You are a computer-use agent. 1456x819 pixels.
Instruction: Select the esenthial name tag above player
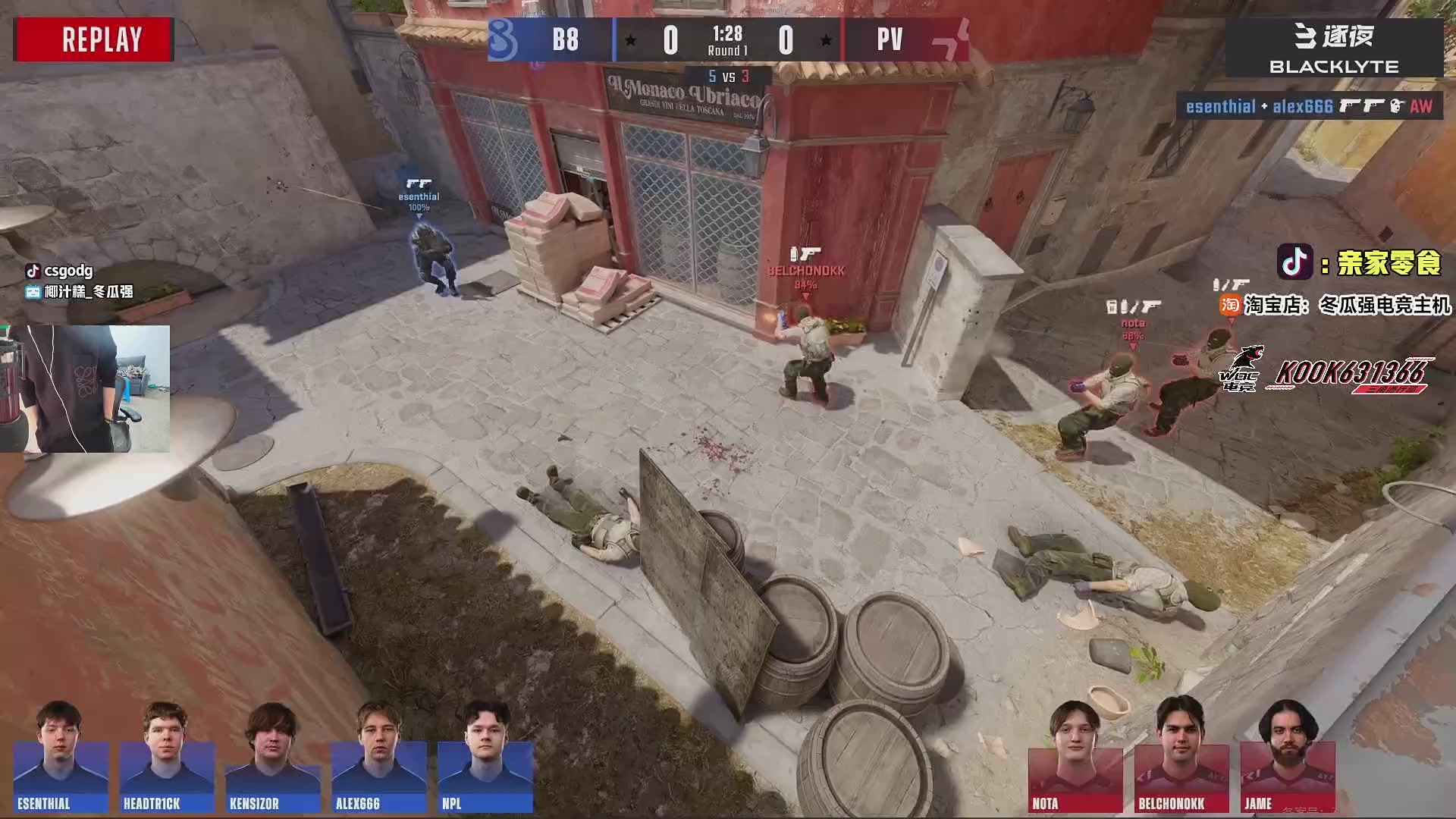(x=419, y=196)
